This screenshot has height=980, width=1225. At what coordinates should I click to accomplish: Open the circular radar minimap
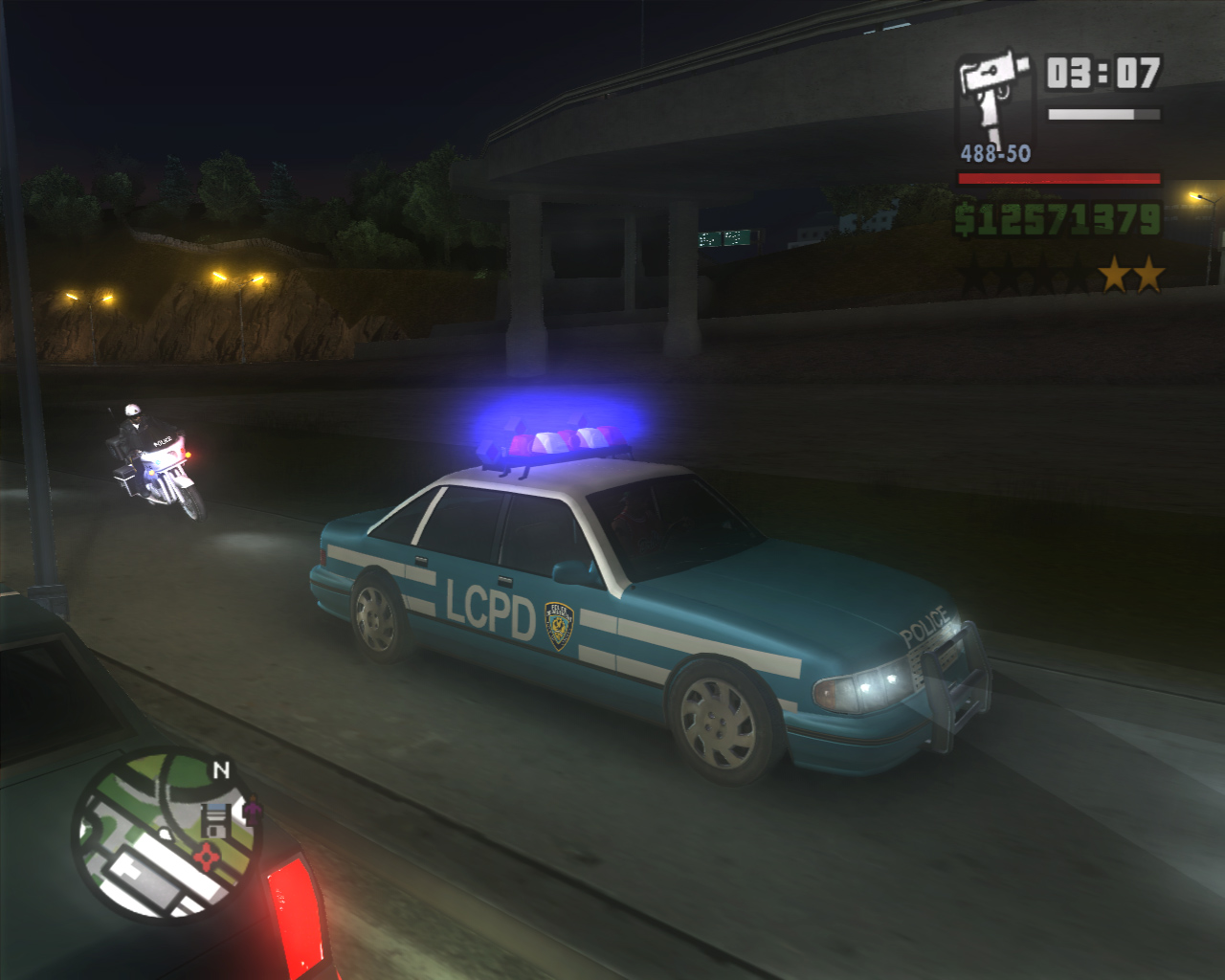point(166,835)
